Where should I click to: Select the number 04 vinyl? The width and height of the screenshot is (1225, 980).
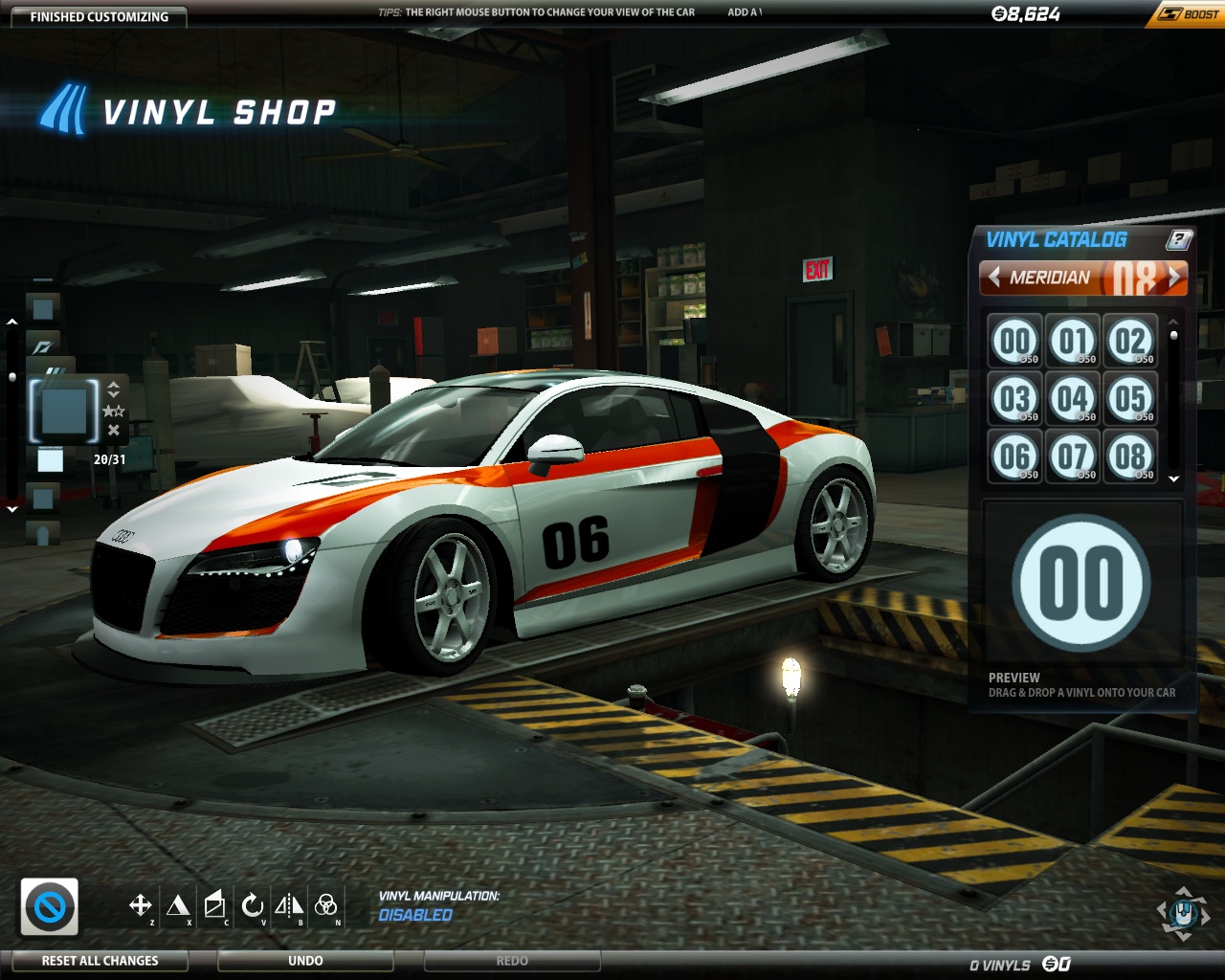click(1073, 398)
